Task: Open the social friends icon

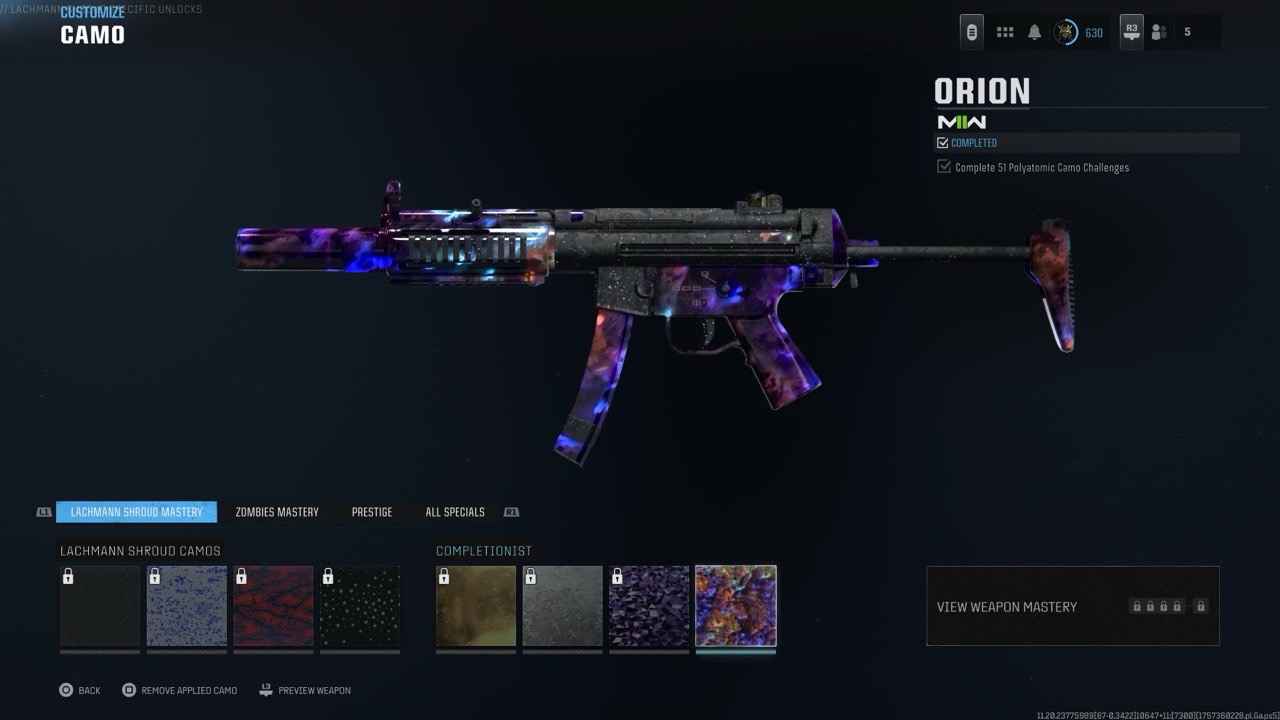Action: (1159, 32)
